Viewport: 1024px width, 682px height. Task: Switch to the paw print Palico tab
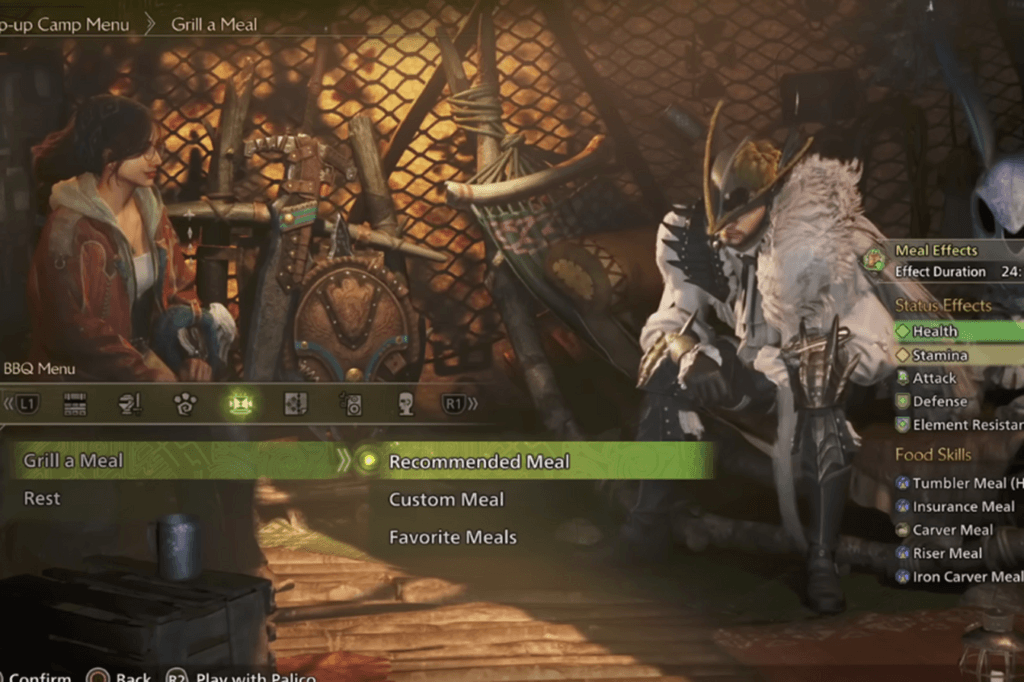[x=185, y=404]
